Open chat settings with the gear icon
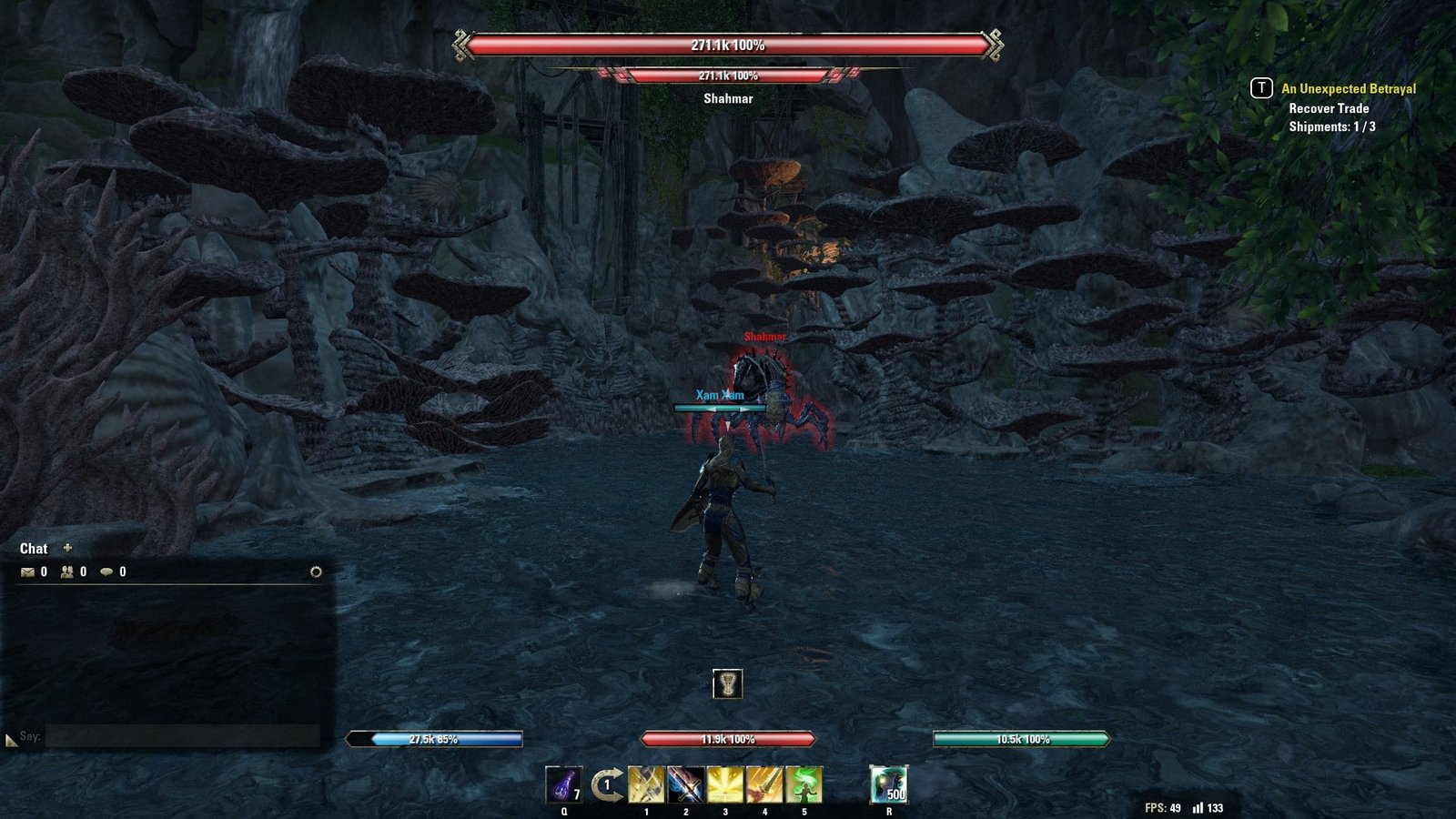1456x819 pixels. coord(316,571)
